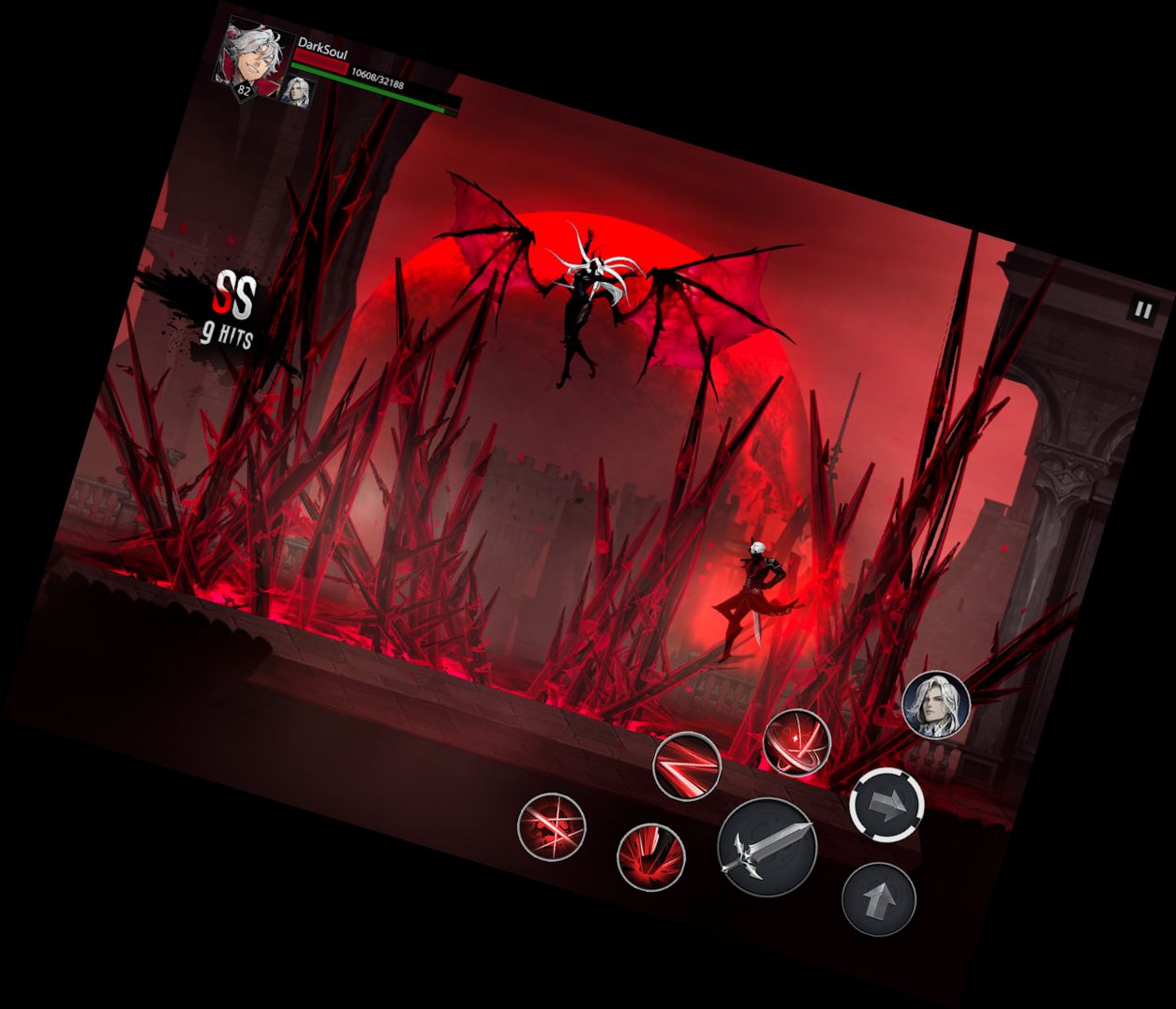This screenshot has height=1009, width=1176.
Task: Tap the dash arrow button
Action: 886,804
